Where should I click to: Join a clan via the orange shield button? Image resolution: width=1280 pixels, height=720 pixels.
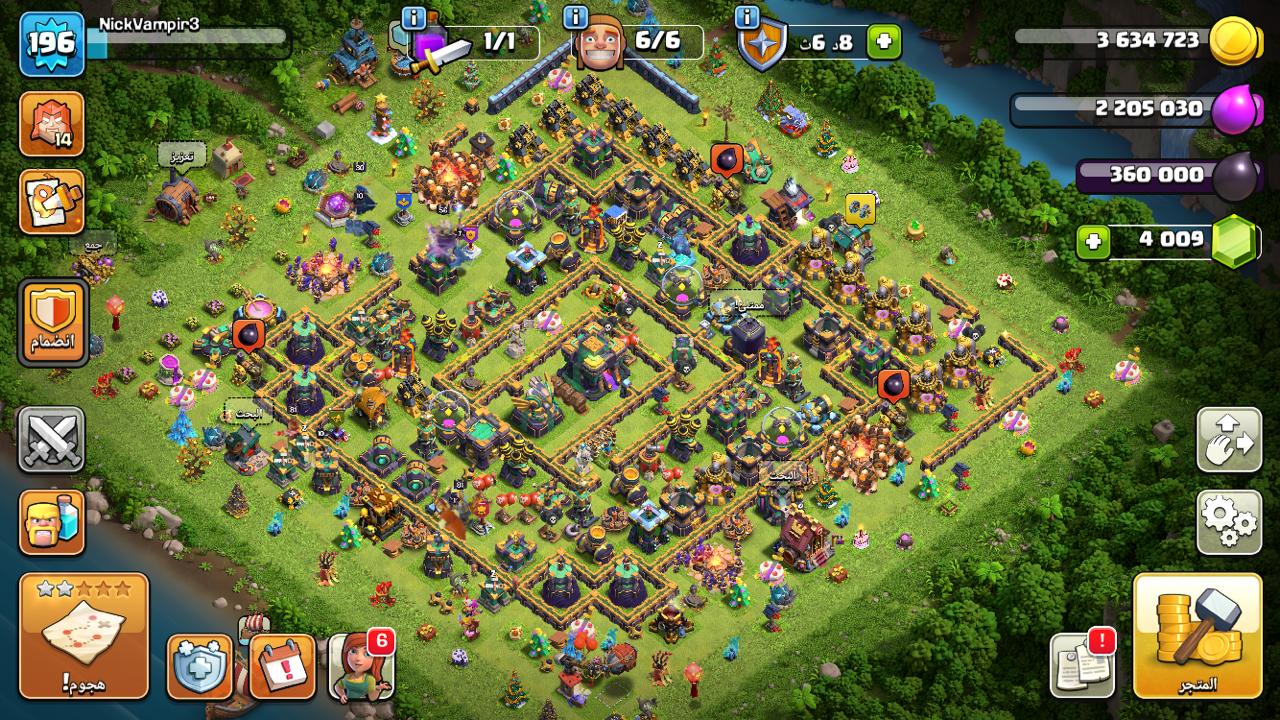(x=52, y=322)
